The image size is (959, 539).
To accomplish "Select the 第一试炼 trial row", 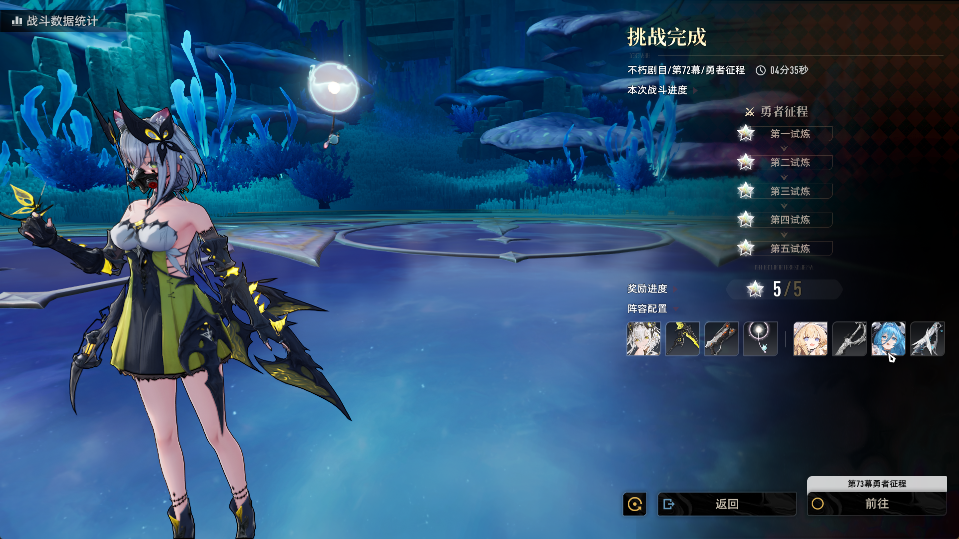I will point(789,133).
